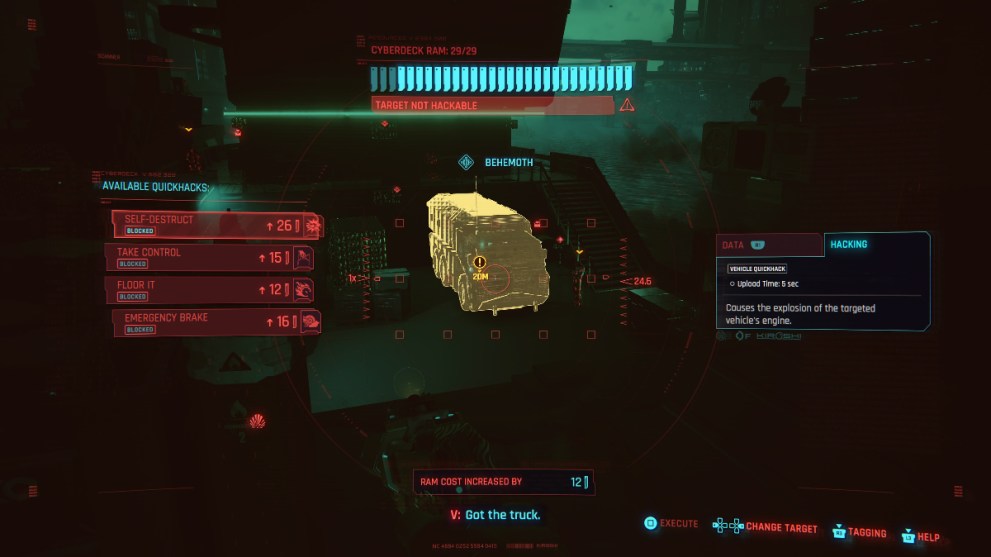This screenshot has width=991, height=557.
Task: Open the Hacking tab
Action: [x=874, y=244]
